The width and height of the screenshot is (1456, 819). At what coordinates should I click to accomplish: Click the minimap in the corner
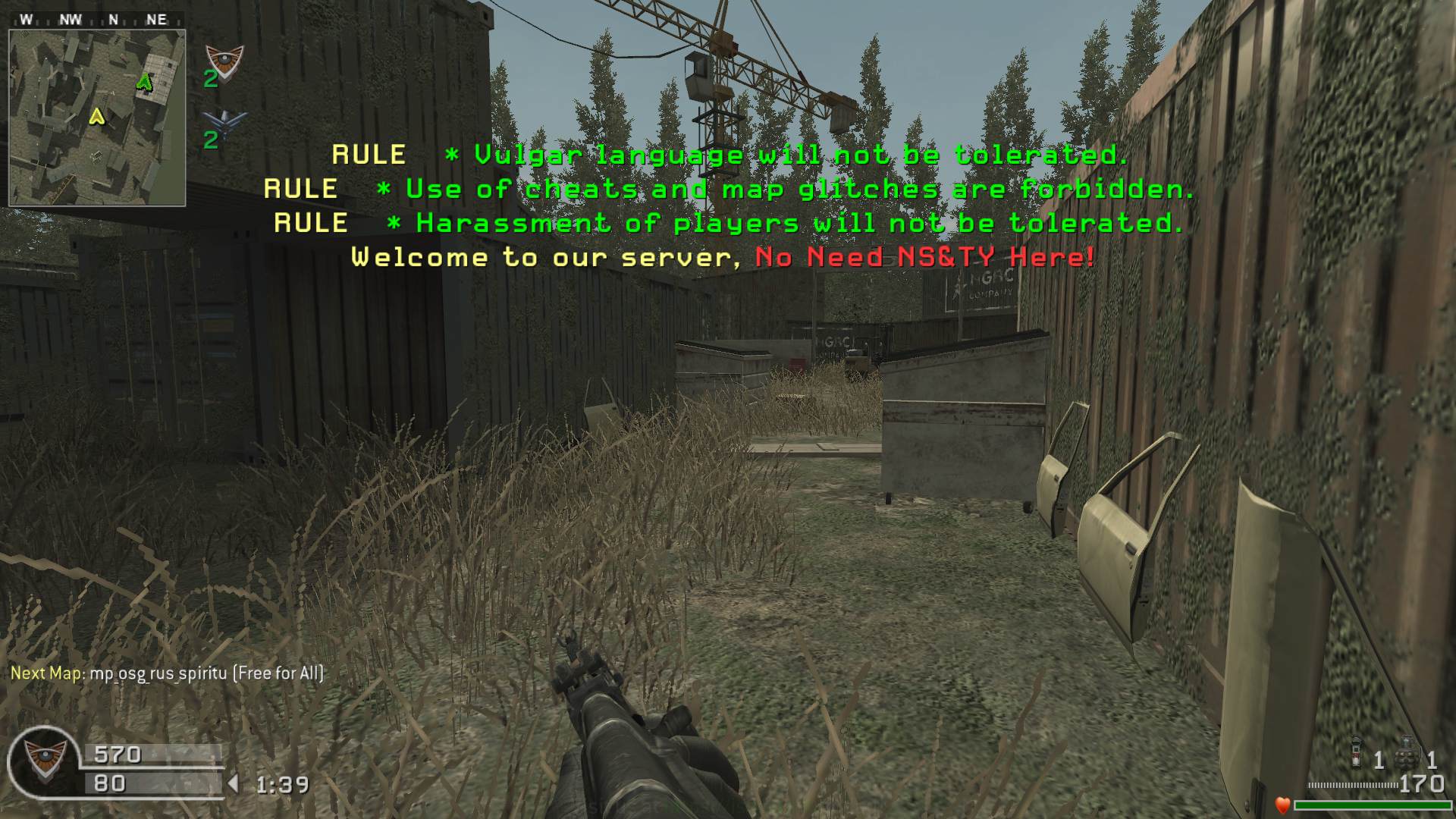[x=97, y=118]
